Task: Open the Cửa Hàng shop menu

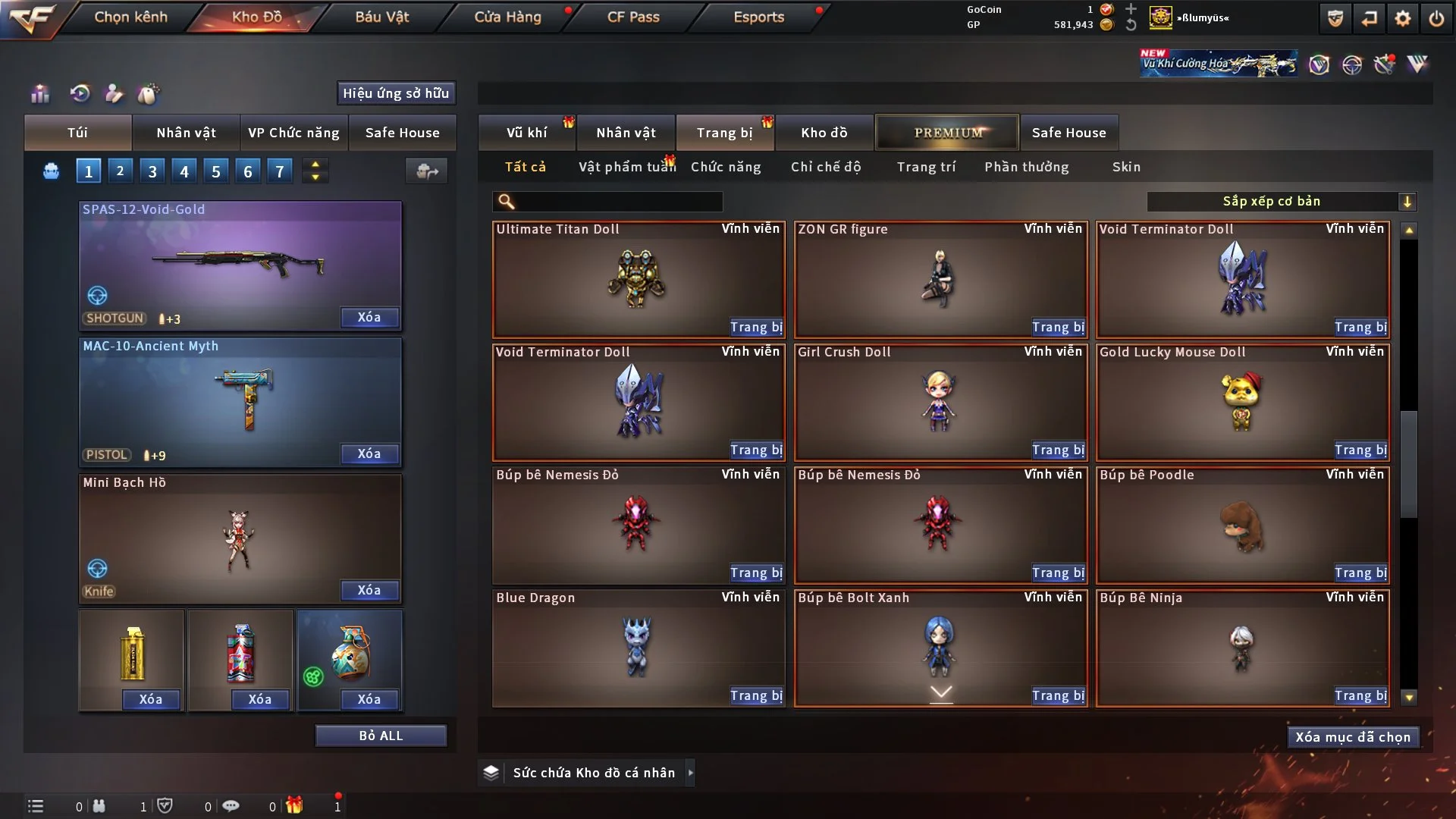Action: pyautogui.click(x=507, y=17)
